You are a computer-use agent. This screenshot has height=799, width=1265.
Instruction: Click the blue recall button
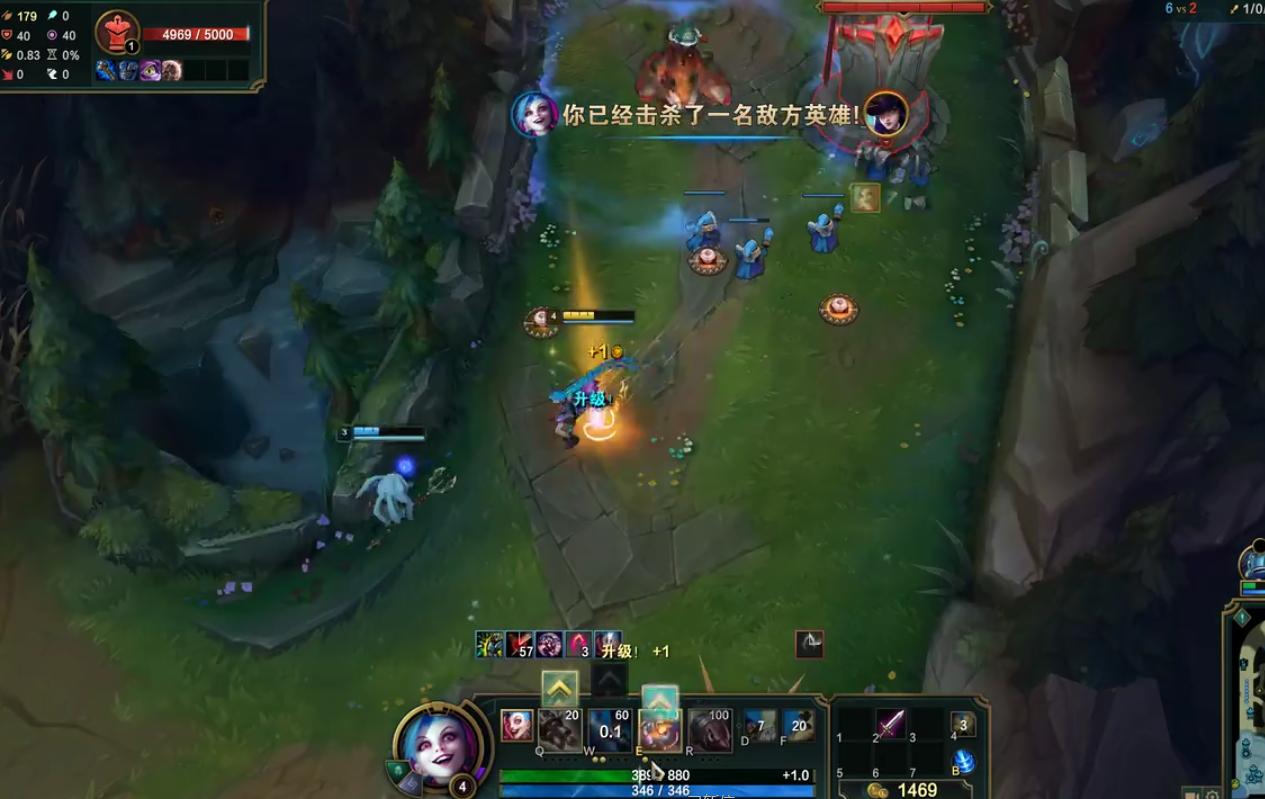[x=963, y=760]
